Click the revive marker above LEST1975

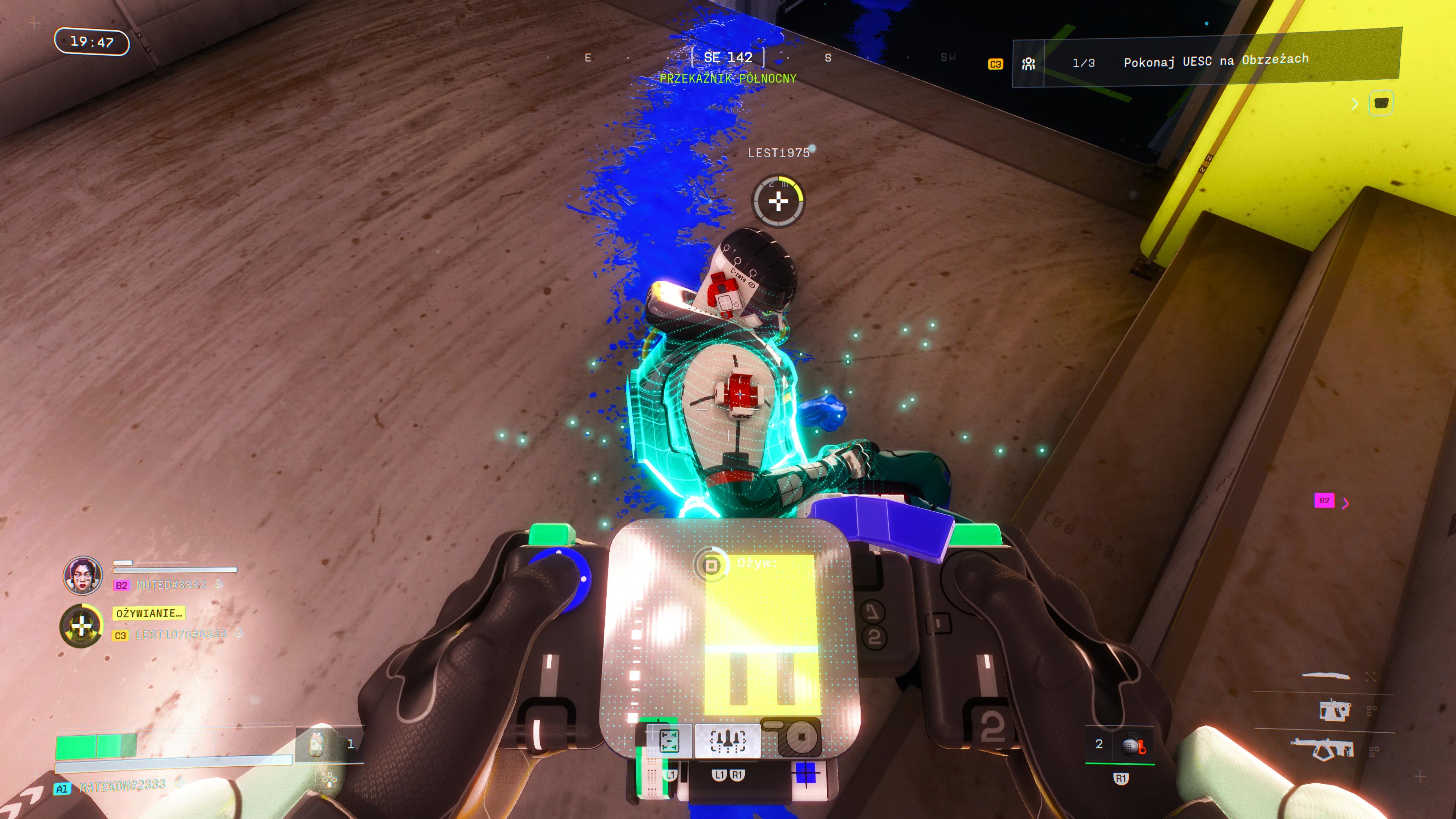click(778, 201)
